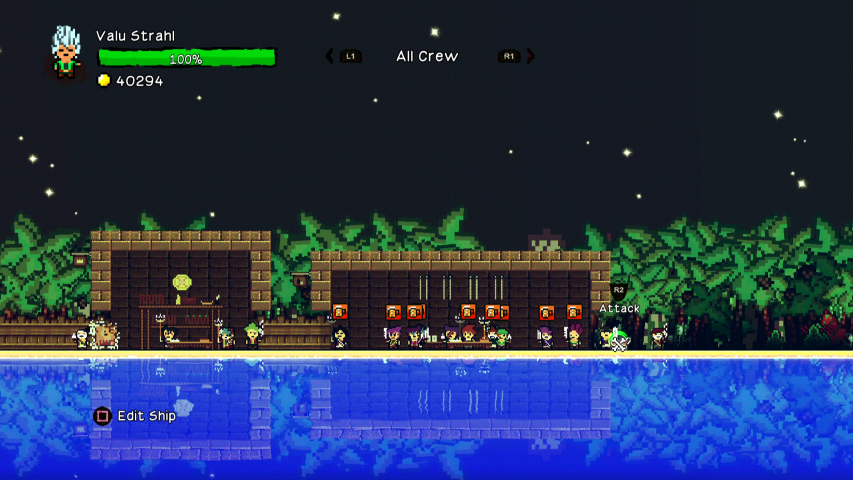The height and width of the screenshot is (480, 853).
Task: Click the left arrow beside All Crew
Action: click(x=330, y=56)
